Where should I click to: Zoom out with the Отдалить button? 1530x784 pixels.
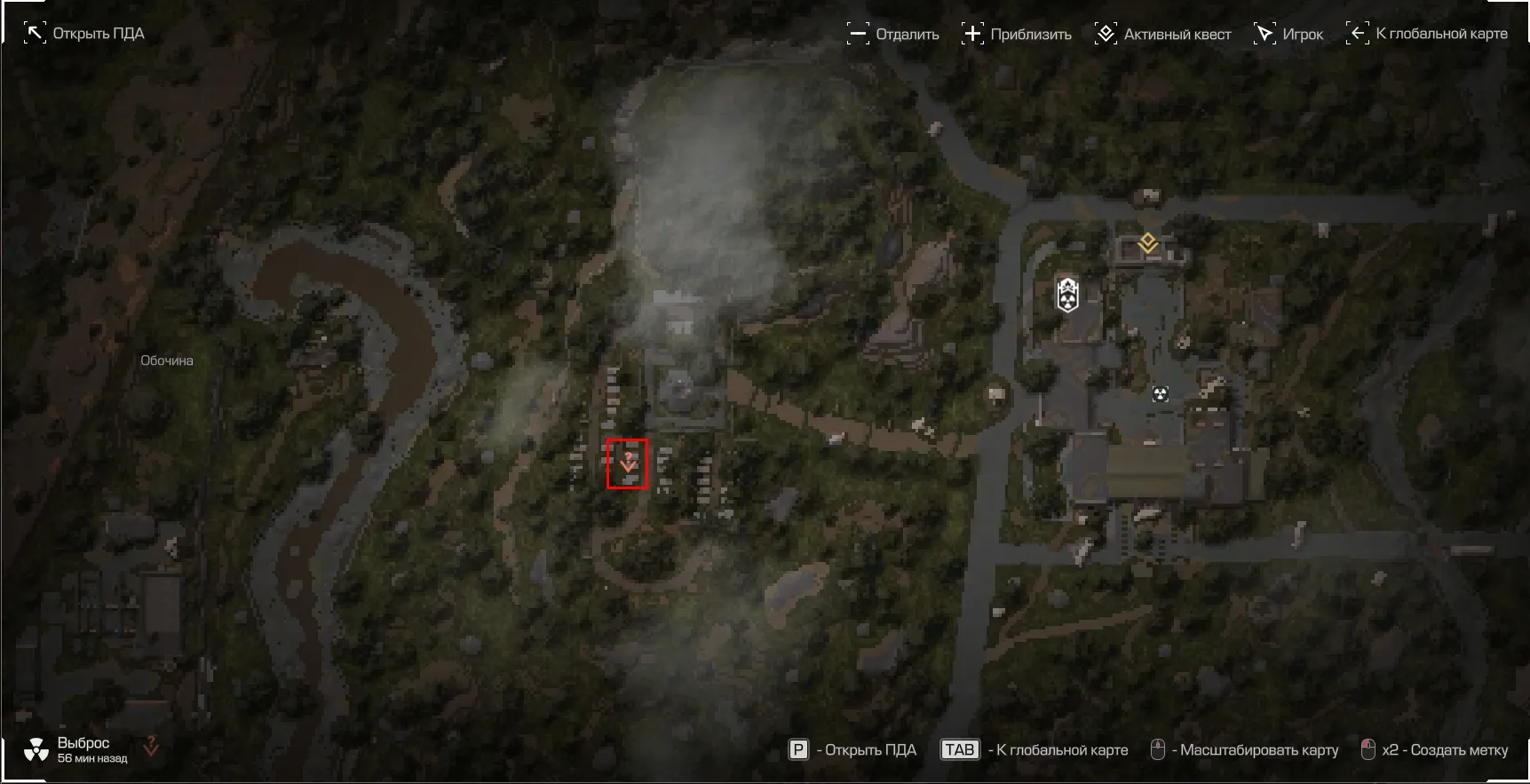[893, 35]
